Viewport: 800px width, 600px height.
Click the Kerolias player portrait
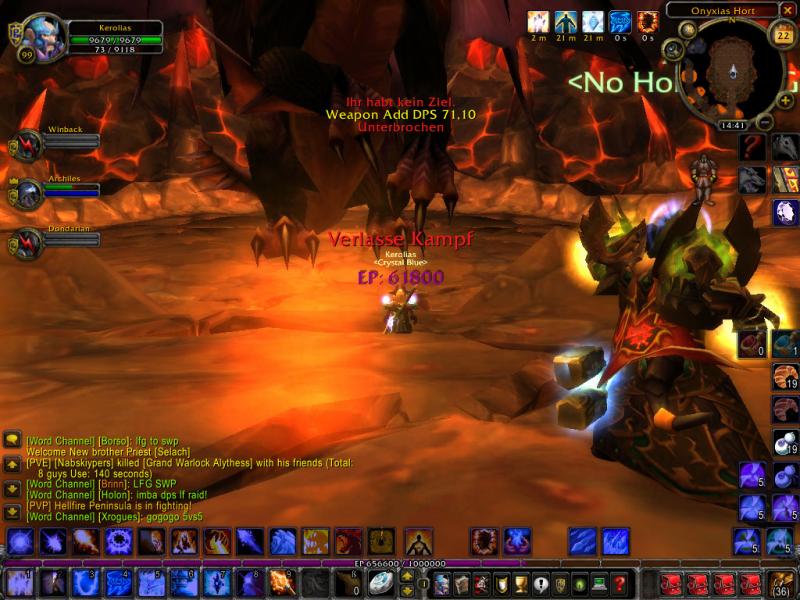[43, 37]
